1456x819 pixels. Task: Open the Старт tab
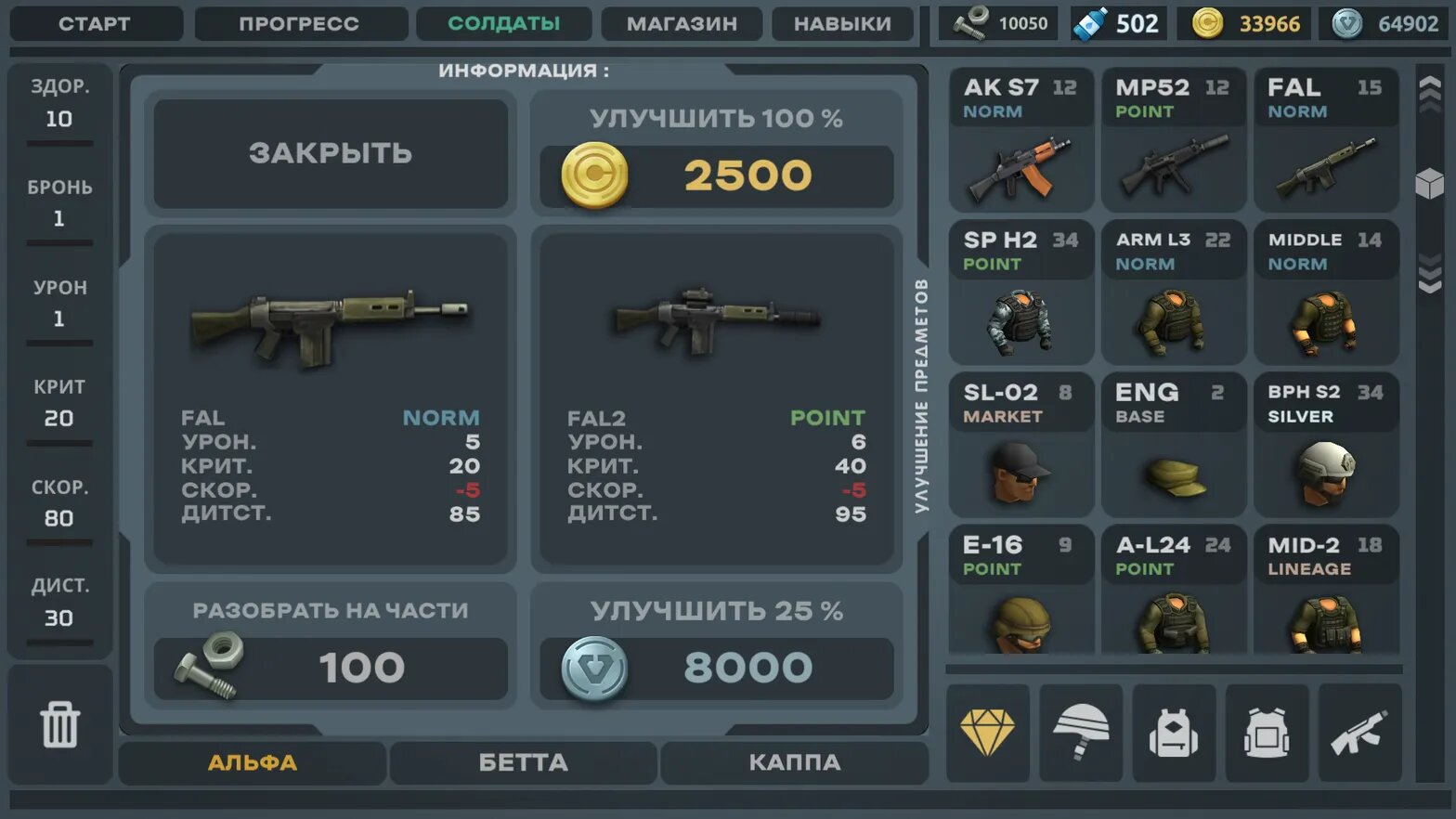coord(95,24)
